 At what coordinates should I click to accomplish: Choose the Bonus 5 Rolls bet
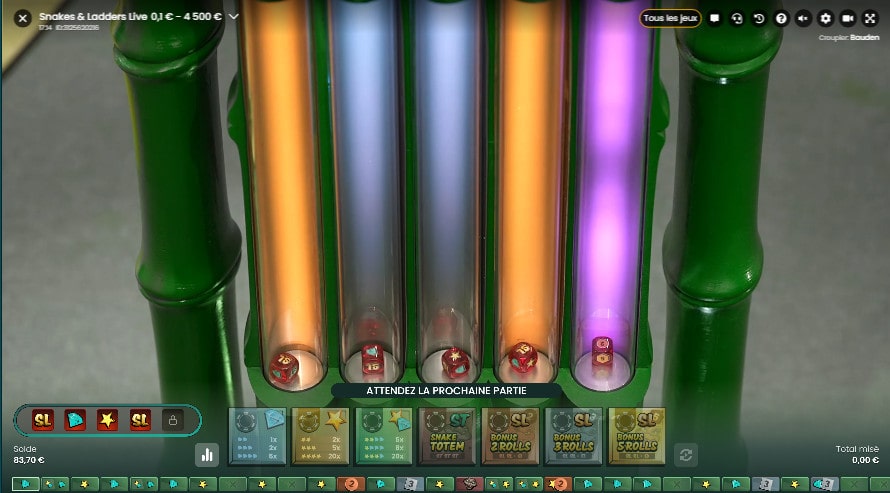[x=636, y=436]
